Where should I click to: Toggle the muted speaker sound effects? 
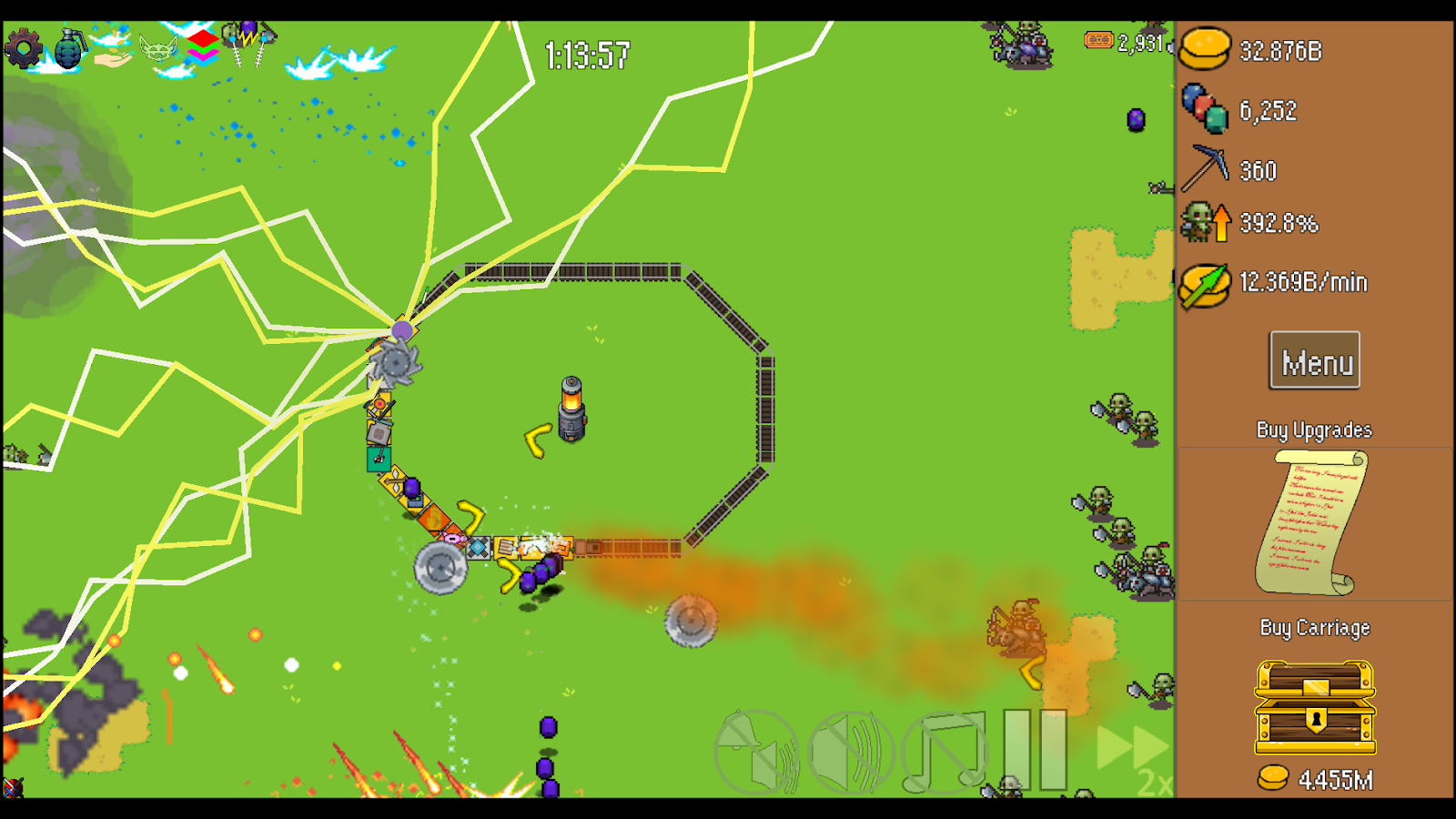coord(852,752)
